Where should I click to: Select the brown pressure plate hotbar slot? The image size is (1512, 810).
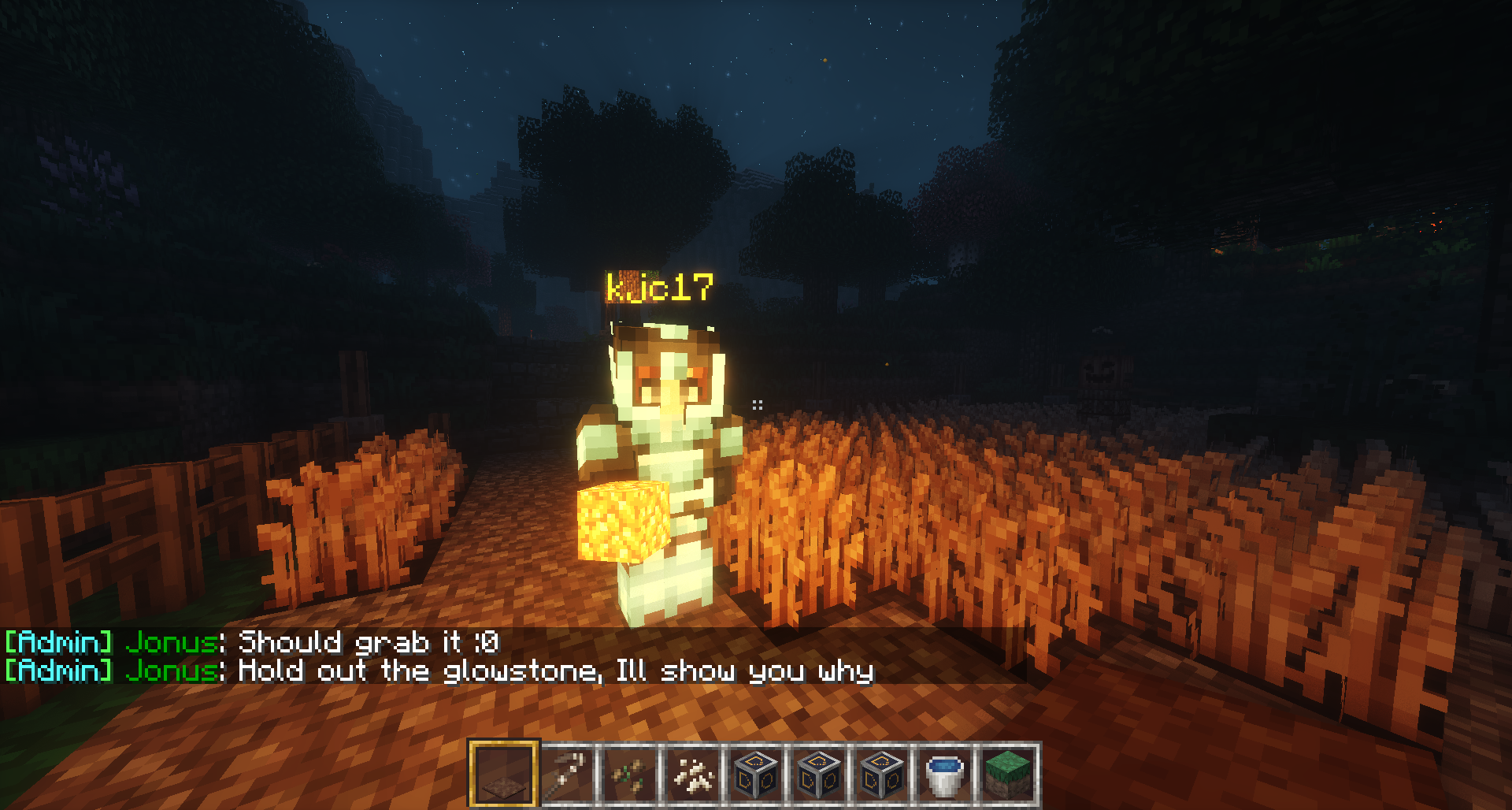coord(503,774)
